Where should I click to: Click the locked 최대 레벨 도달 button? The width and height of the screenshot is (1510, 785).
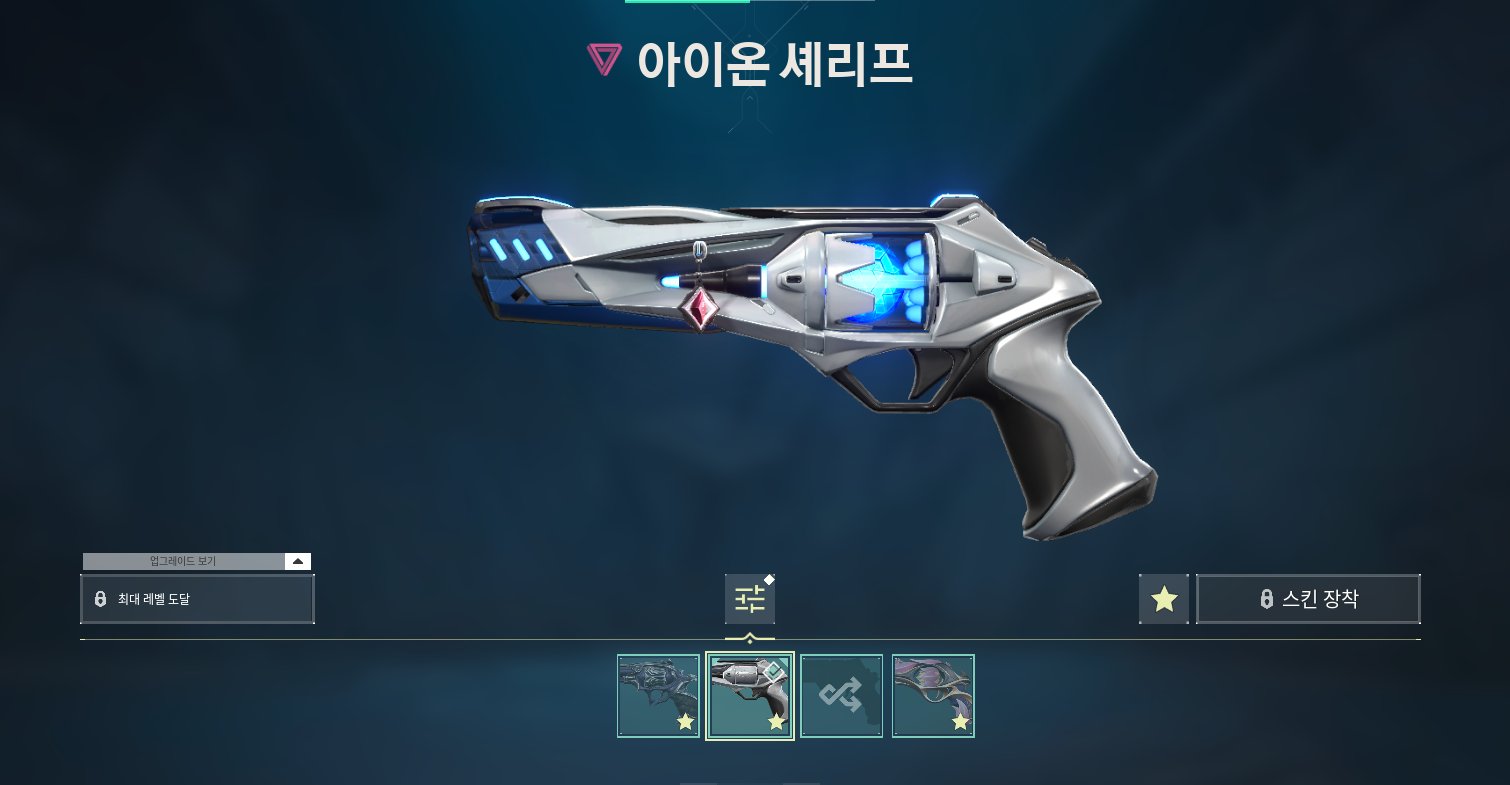pyautogui.click(x=197, y=599)
